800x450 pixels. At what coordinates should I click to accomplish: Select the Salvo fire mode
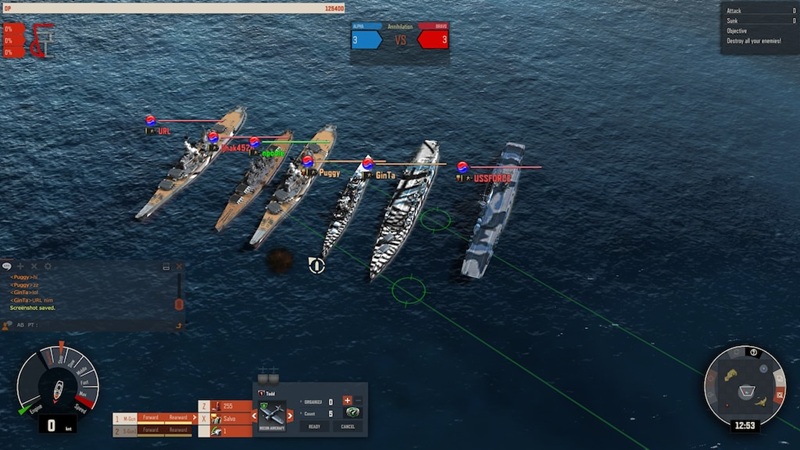pyautogui.click(x=232, y=418)
